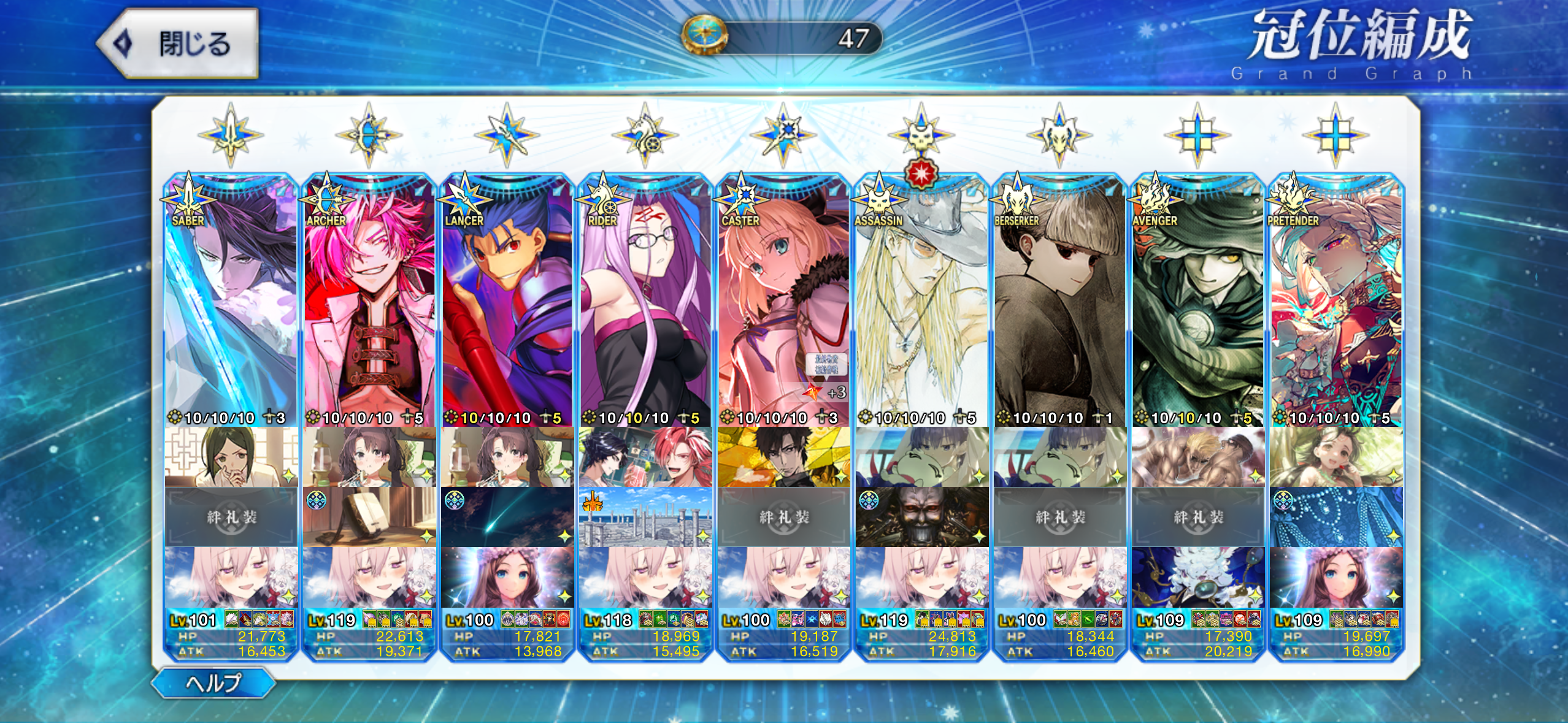Select the golden-background man craft essence under Caster
The width and height of the screenshot is (1568, 723).
[783, 457]
